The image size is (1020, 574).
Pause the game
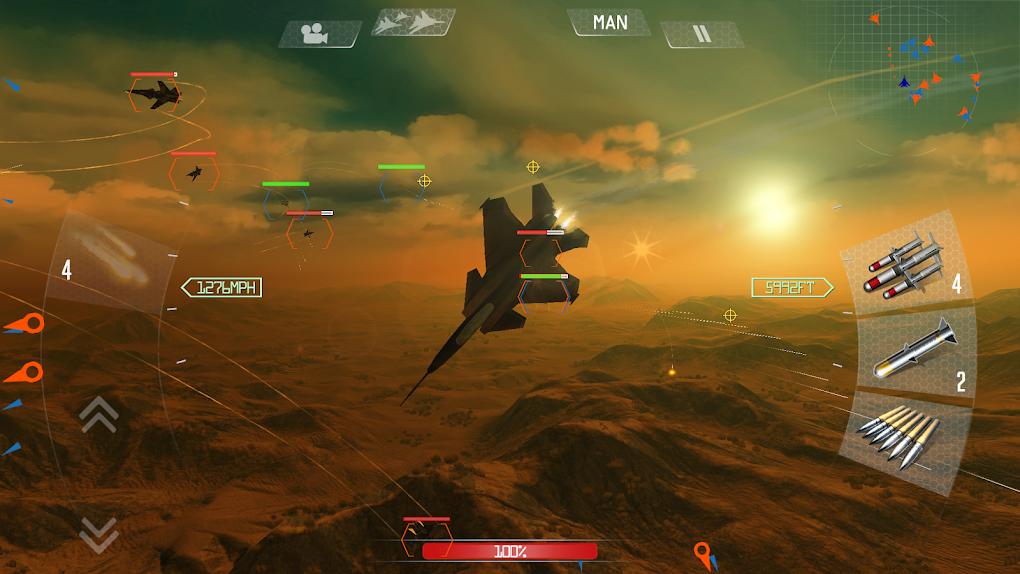(x=702, y=34)
